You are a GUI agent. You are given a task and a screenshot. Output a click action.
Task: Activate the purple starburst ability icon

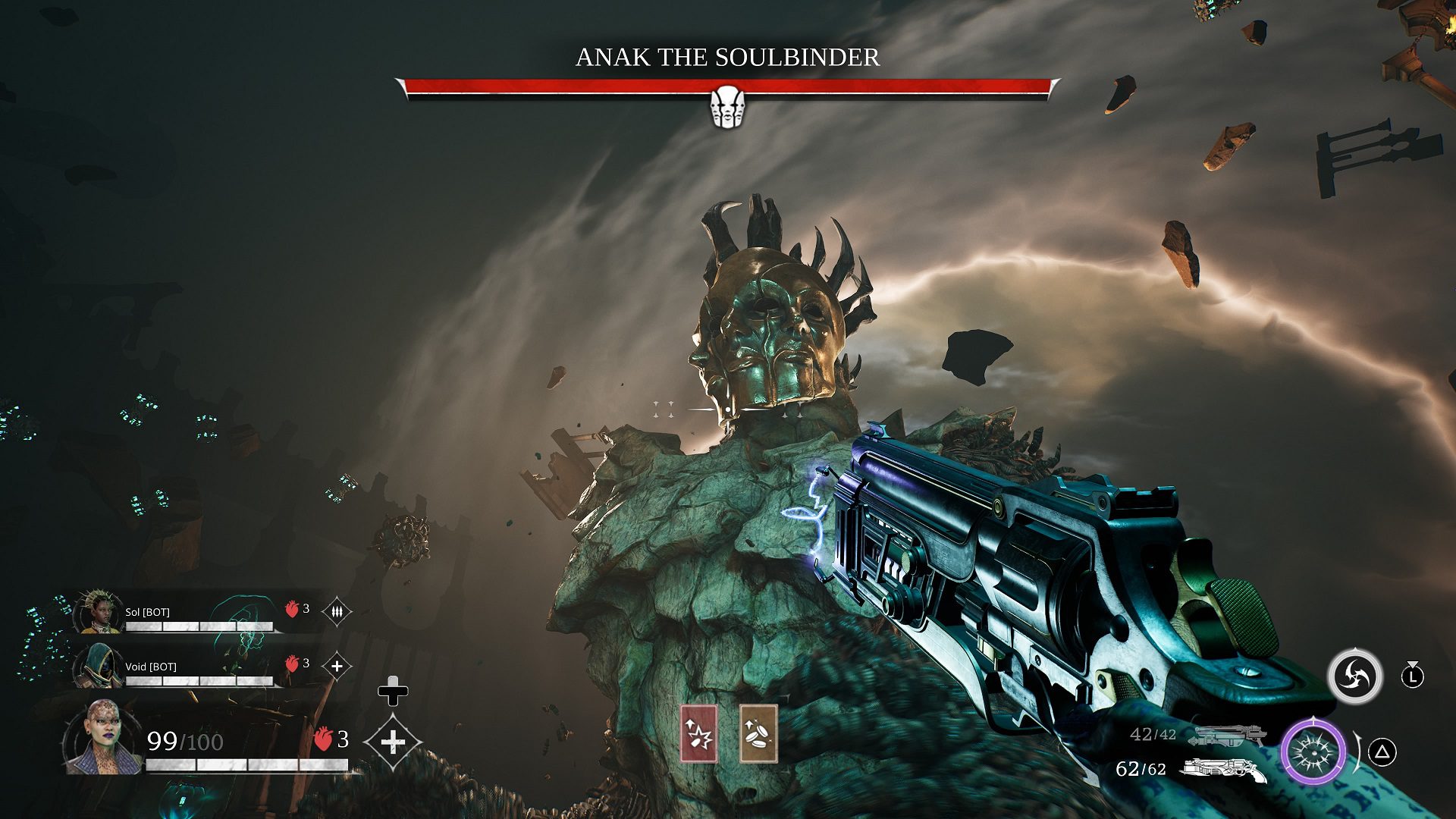pyautogui.click(x=1313, y=752)
